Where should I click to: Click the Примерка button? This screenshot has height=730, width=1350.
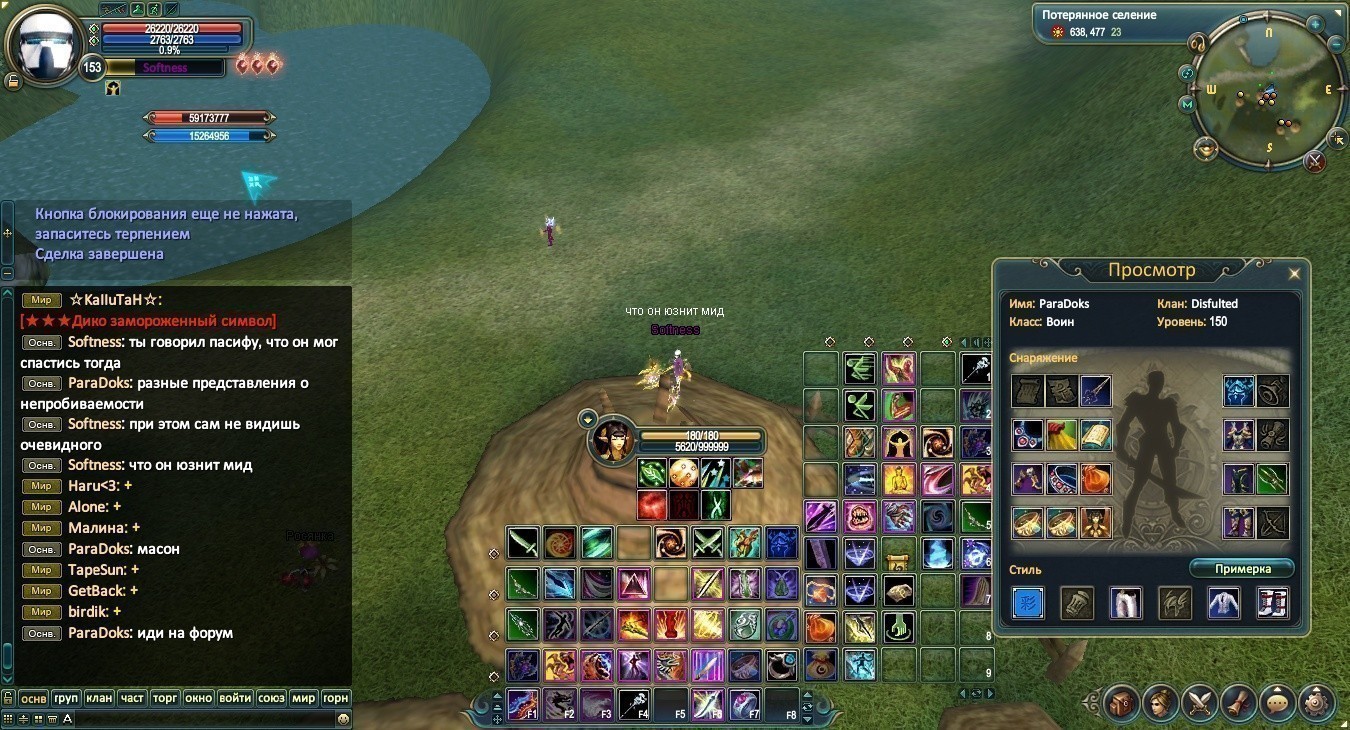(1242, 569)
